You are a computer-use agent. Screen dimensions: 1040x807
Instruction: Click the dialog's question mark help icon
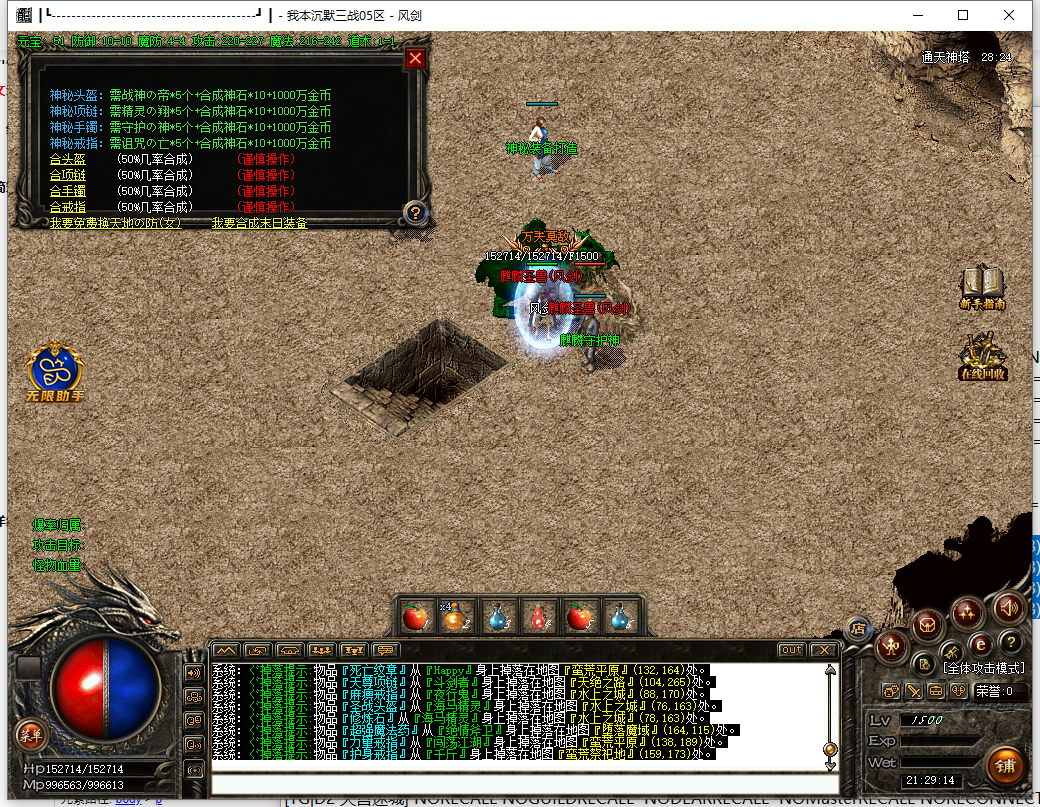416,212
